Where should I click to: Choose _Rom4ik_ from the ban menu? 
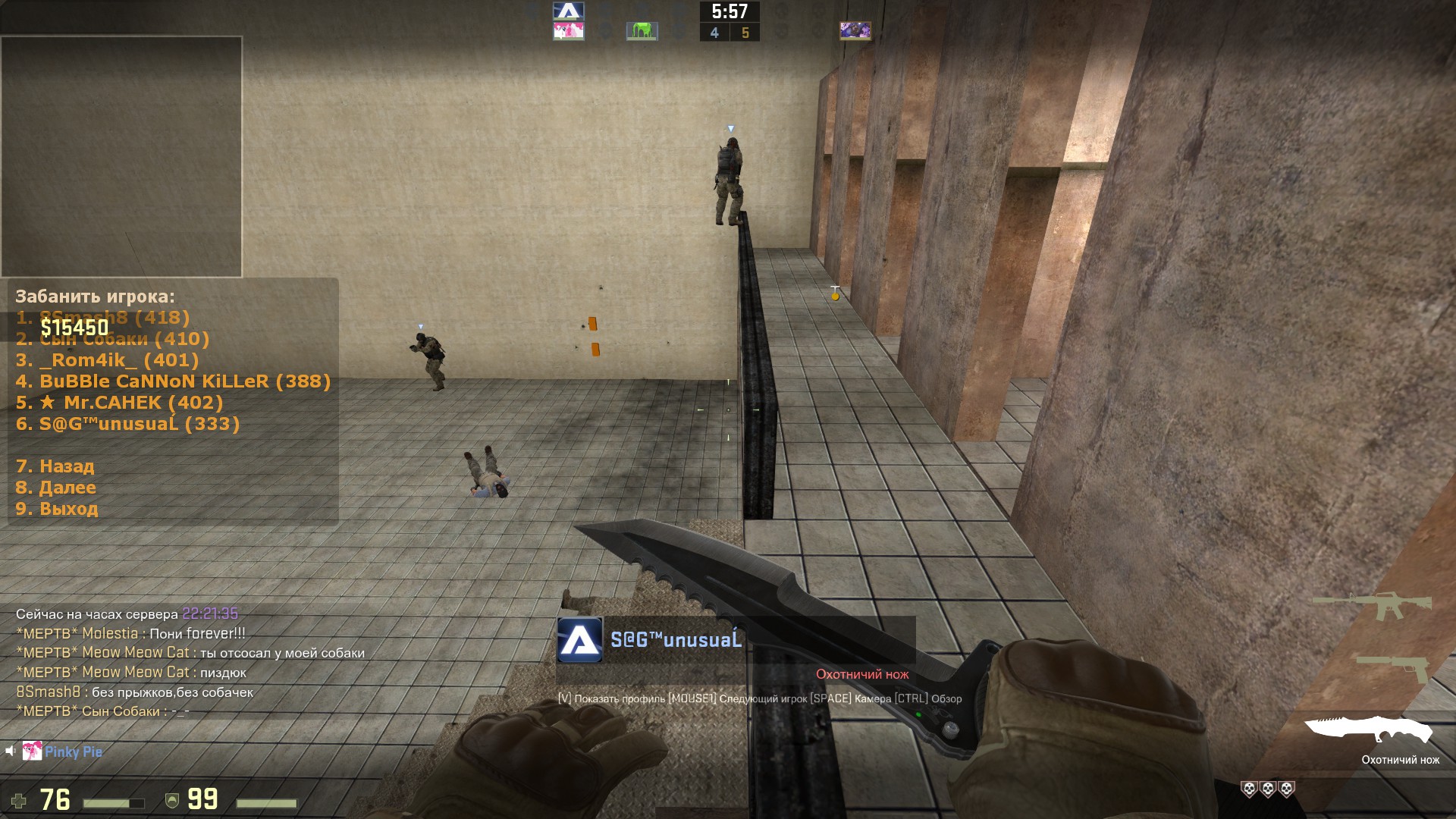coord(107,360)
